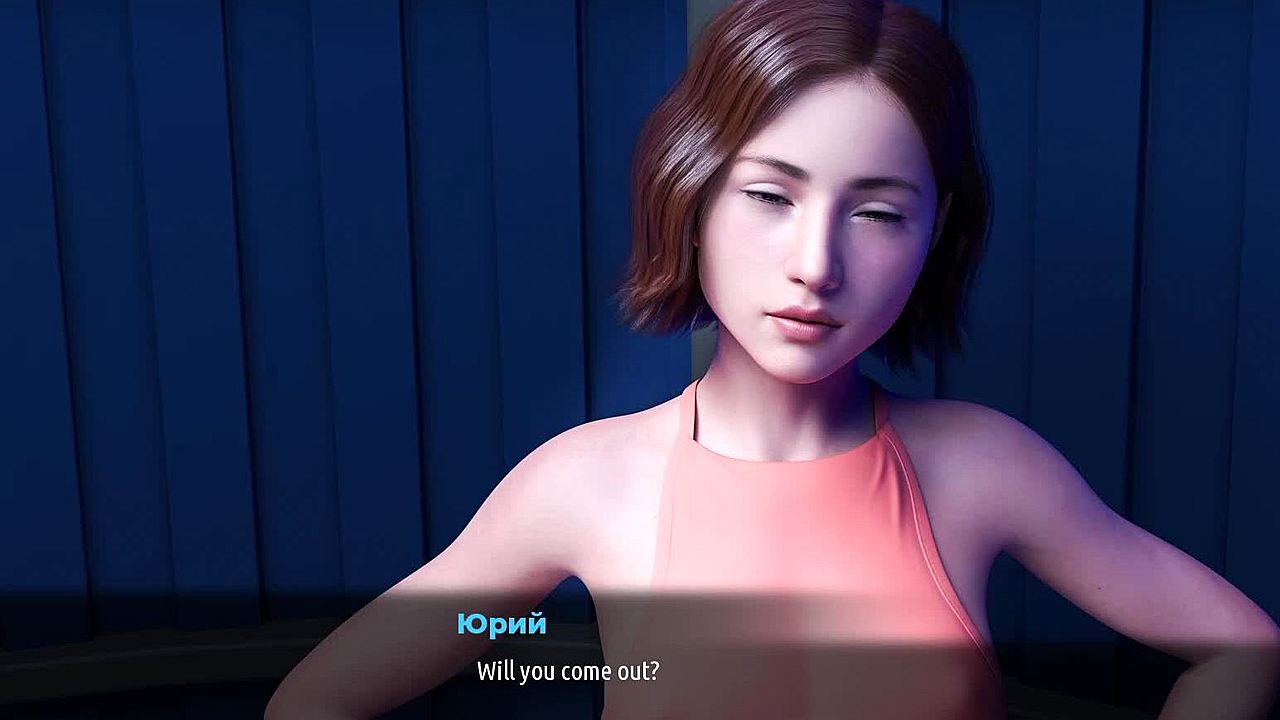The image size is (1280, 720).
Task: Advance the dialogue box saying "Will you come out?"
Action: point(568,670)
